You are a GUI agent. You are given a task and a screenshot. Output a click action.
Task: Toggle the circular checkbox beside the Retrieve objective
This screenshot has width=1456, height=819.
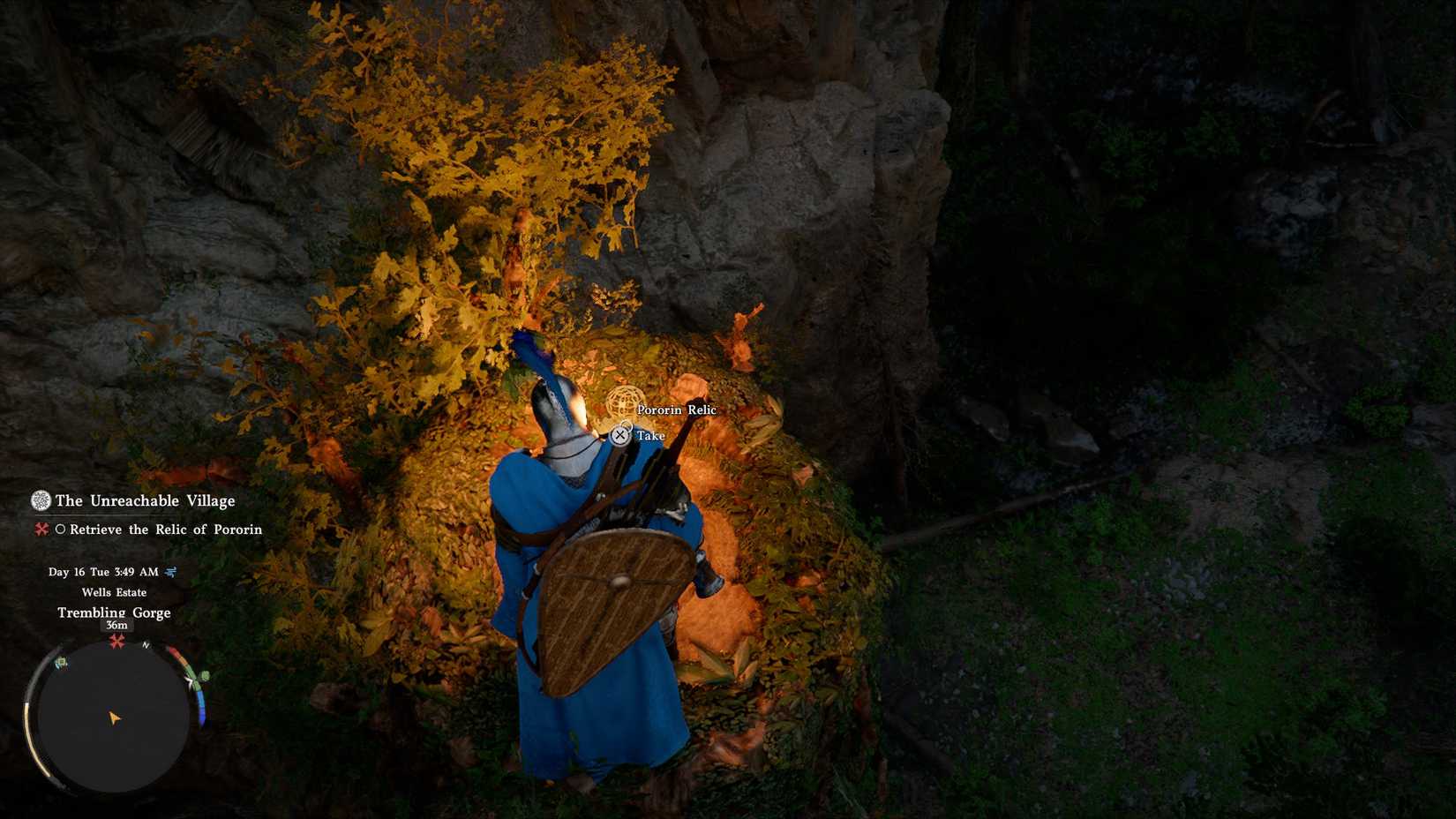point(63,529)
